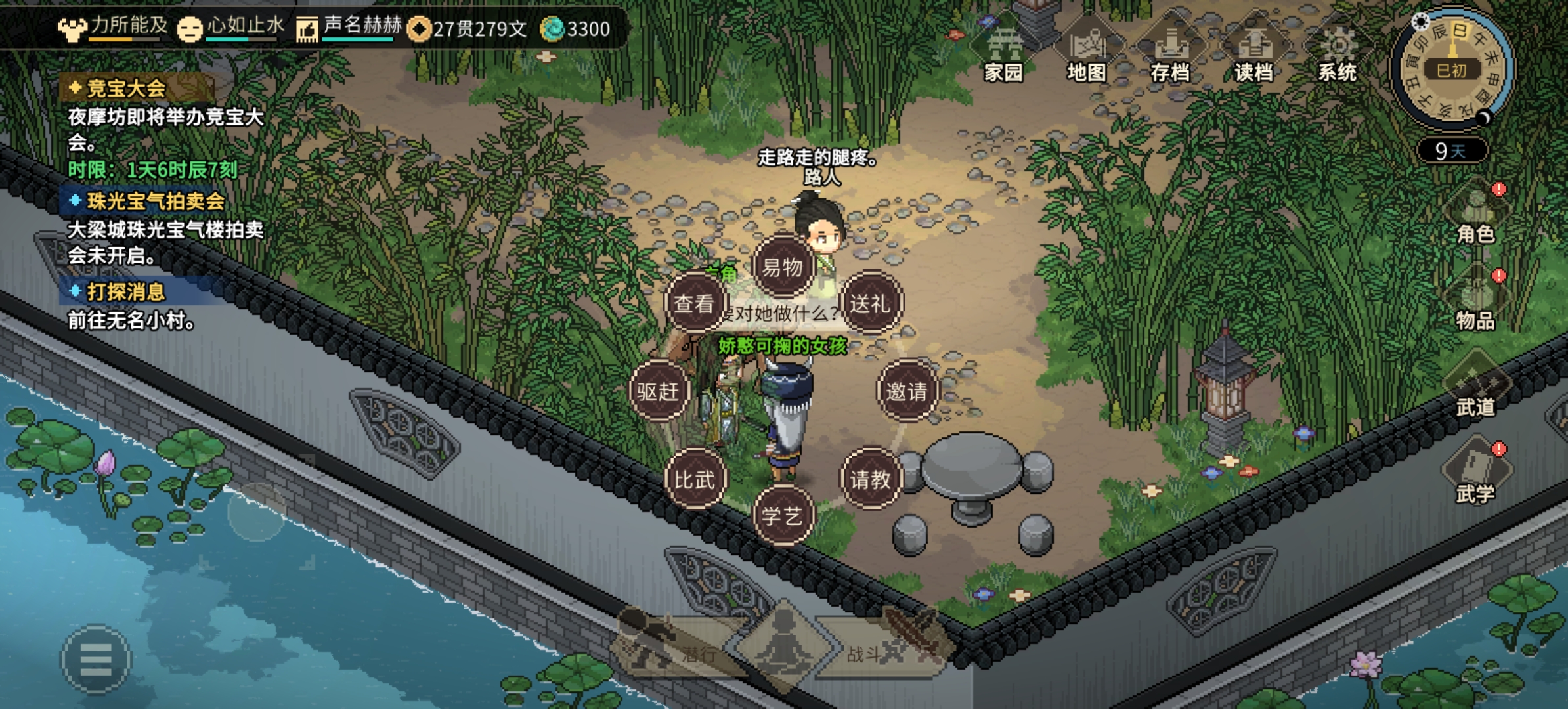Select the 查看 inspect option
Image resolution: width=1568 pixels, height=709 pixels.
[694, 303]
